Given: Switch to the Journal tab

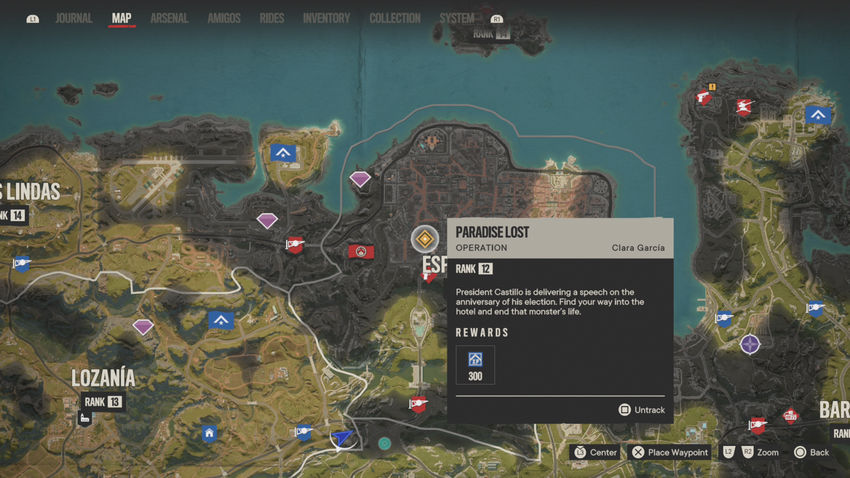Looking at the screenshot, I should point(73,18).
